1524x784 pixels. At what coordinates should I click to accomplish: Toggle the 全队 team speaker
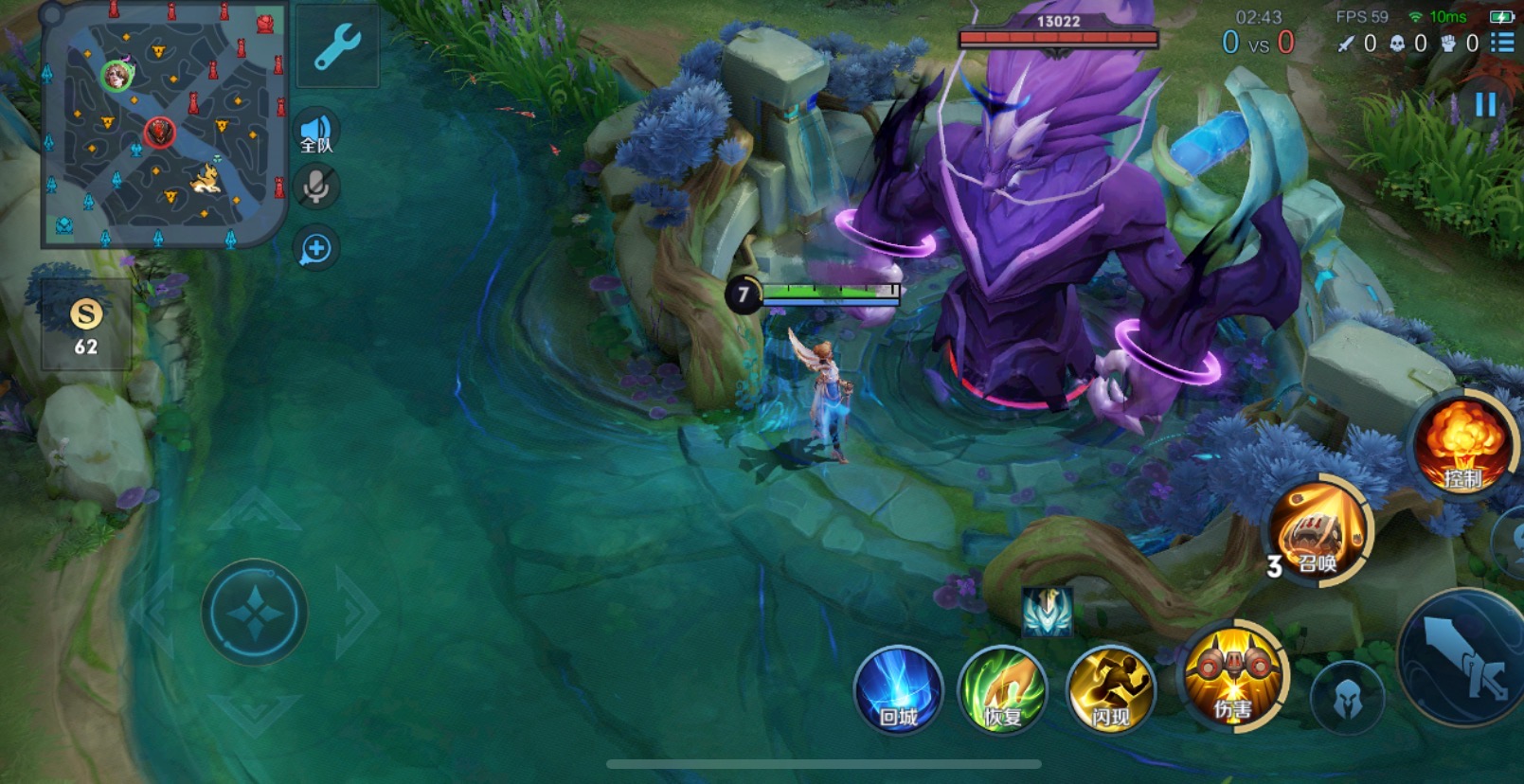(x=316, y=133)
